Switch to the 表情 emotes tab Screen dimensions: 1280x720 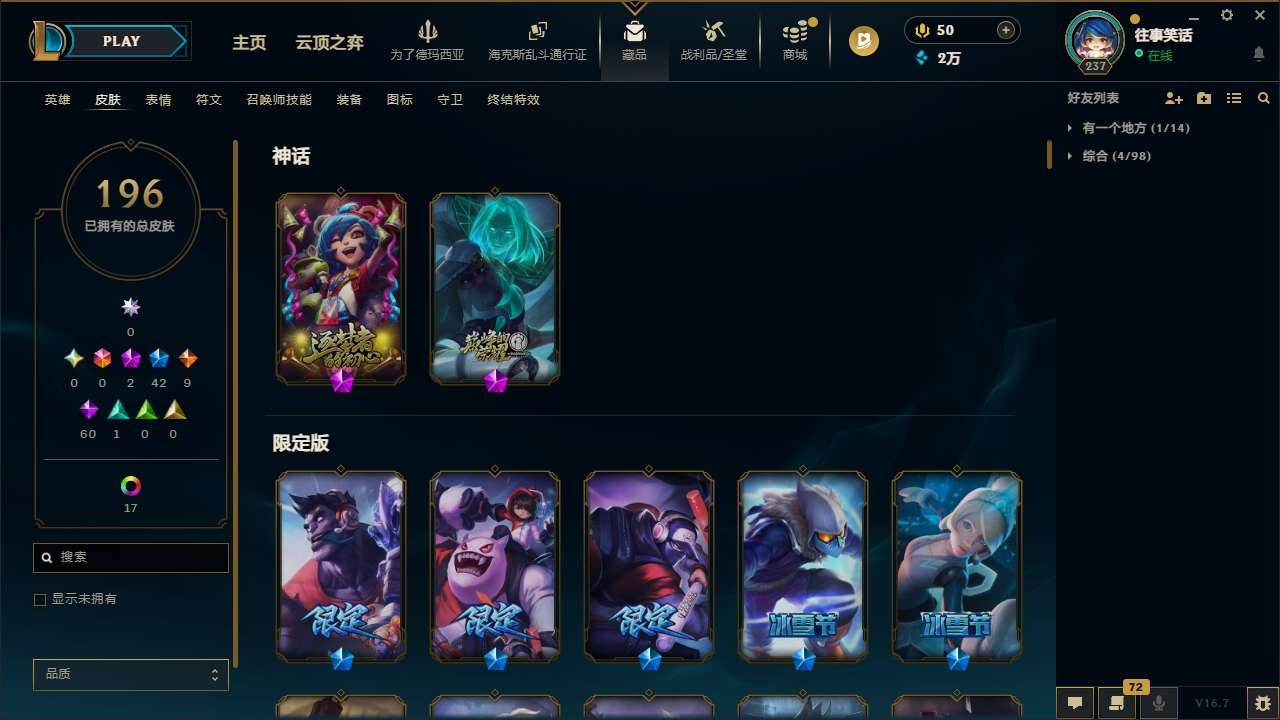pos(157,99)
